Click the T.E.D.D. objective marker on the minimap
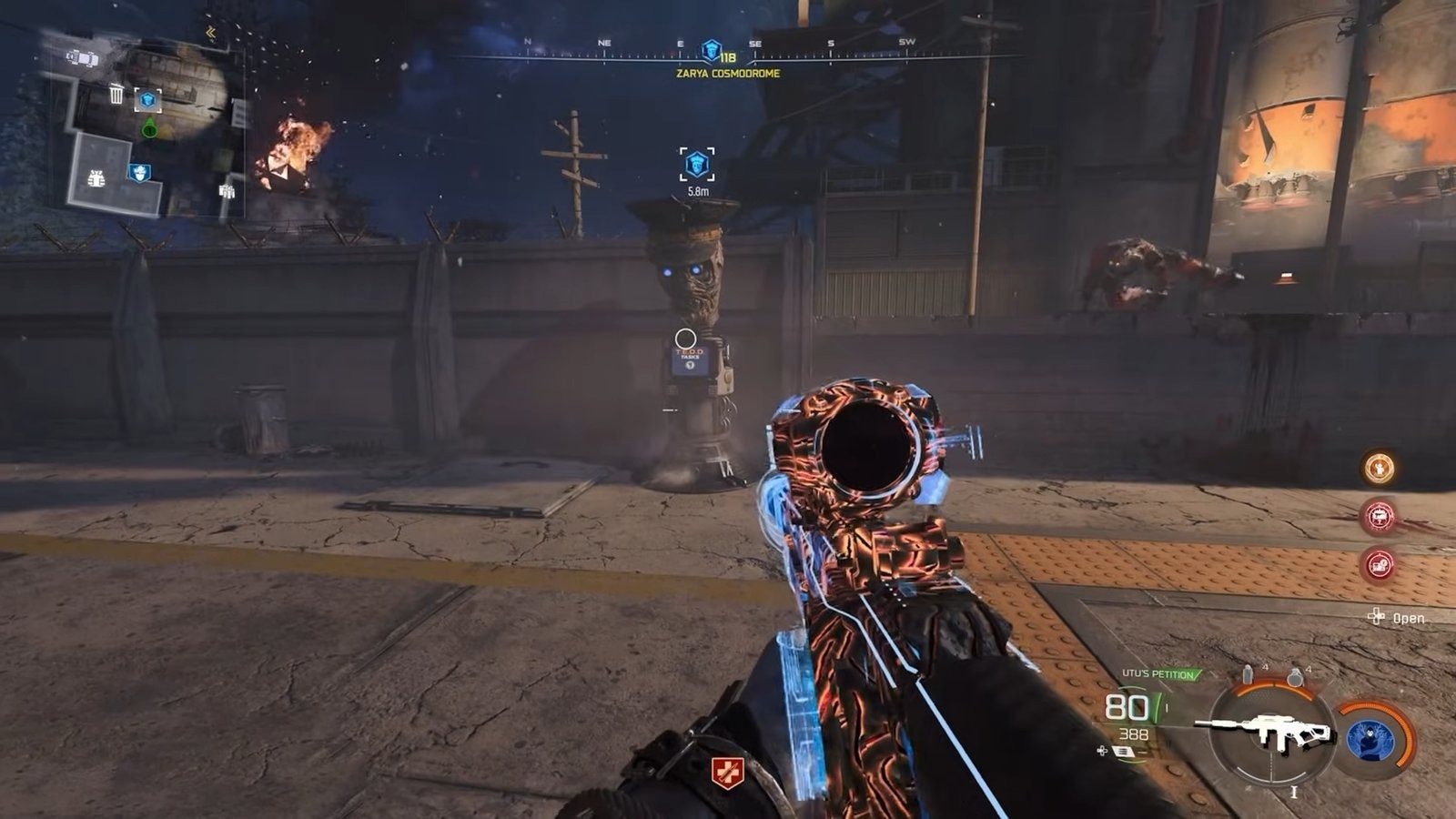Image resolution: width=1456 pixels, height=819 pixels. tap(147, 100)
